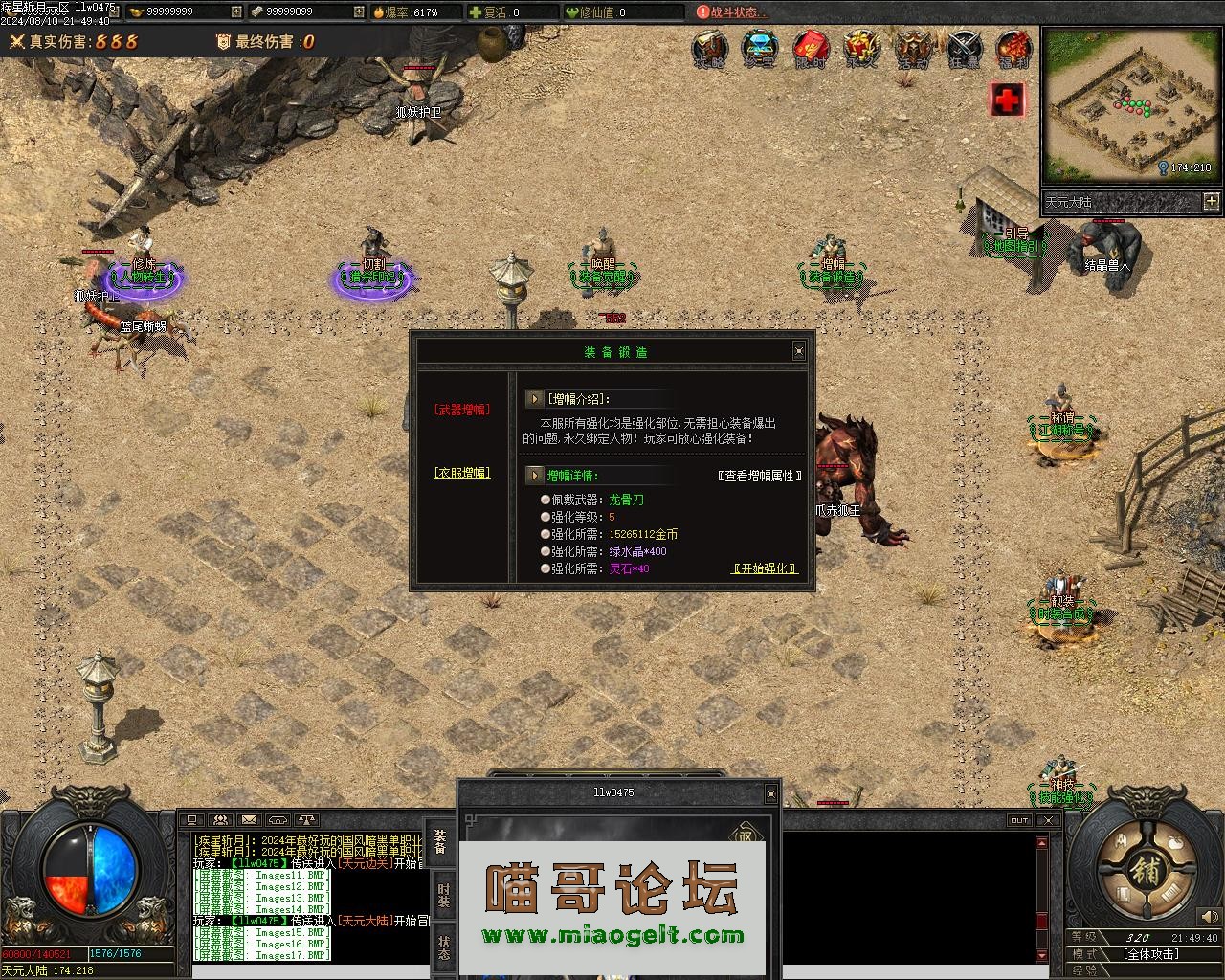Open 查看增幅属性 attribute details
Screen dimensions: 1225x980
pyautogui.click(x=759, y=476)
